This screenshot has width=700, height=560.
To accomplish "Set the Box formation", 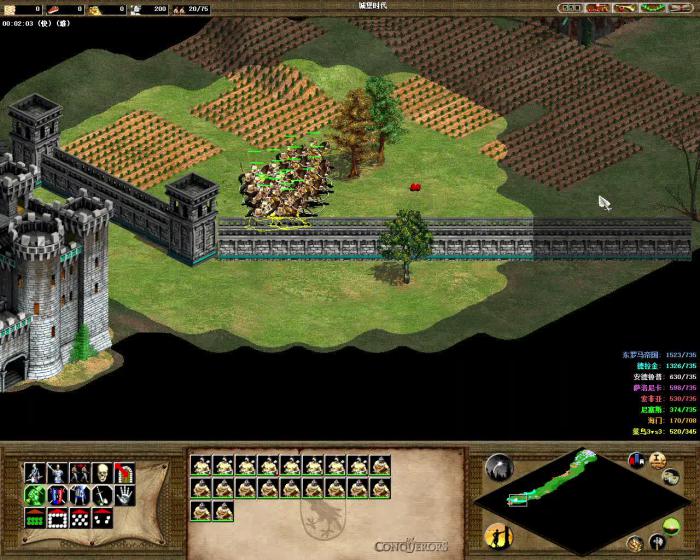I will point(56,518).
